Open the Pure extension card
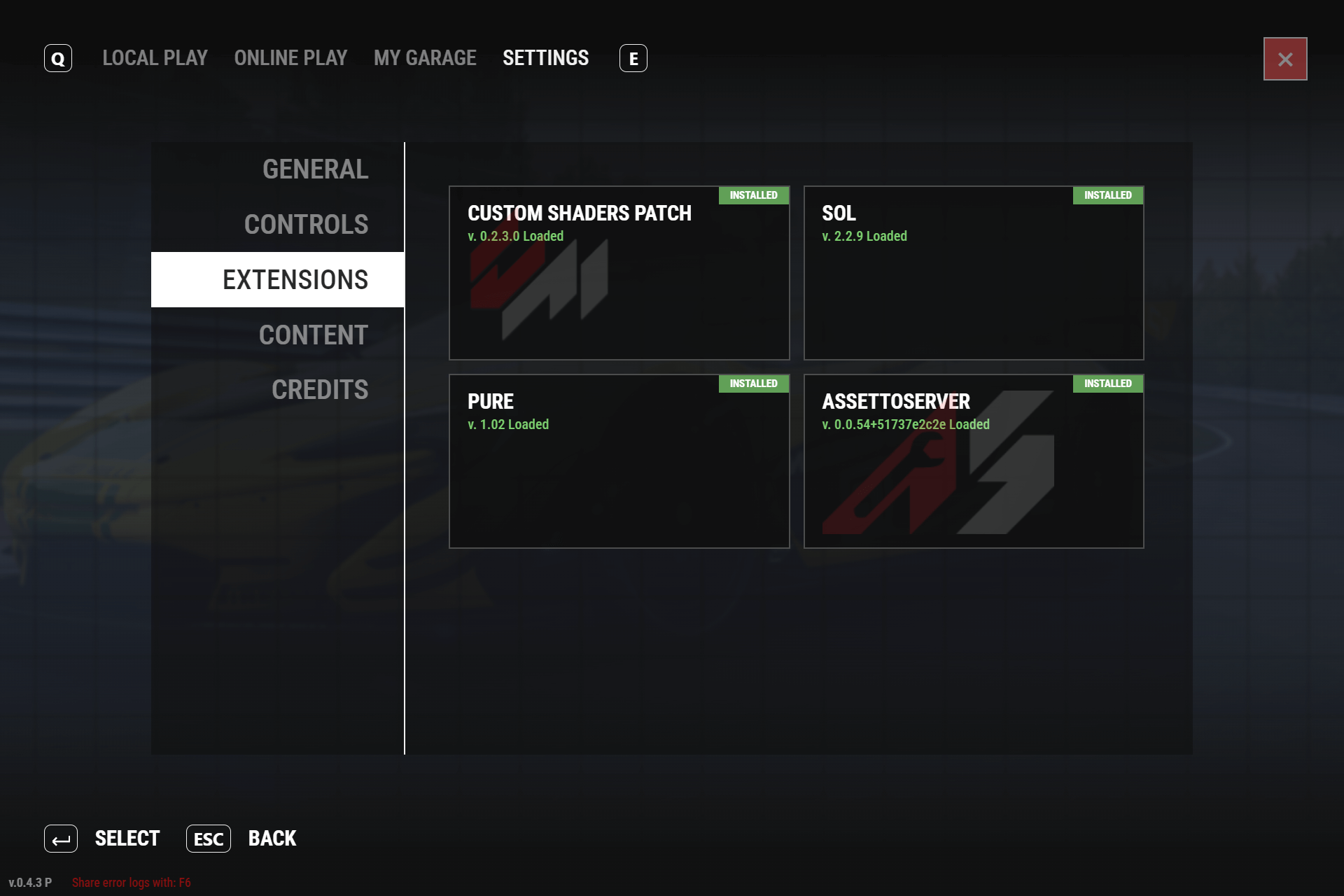This screenshot has height=896, width=1344. coord(619,461)
